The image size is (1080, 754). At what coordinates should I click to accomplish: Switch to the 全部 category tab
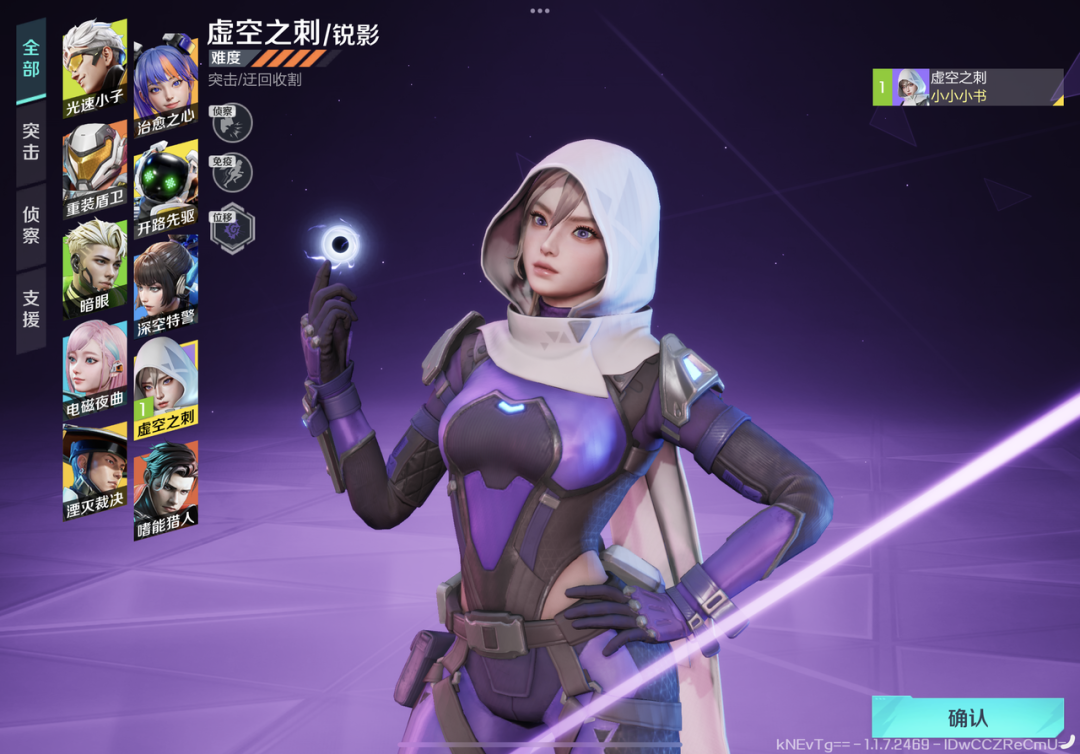point(31,59)
